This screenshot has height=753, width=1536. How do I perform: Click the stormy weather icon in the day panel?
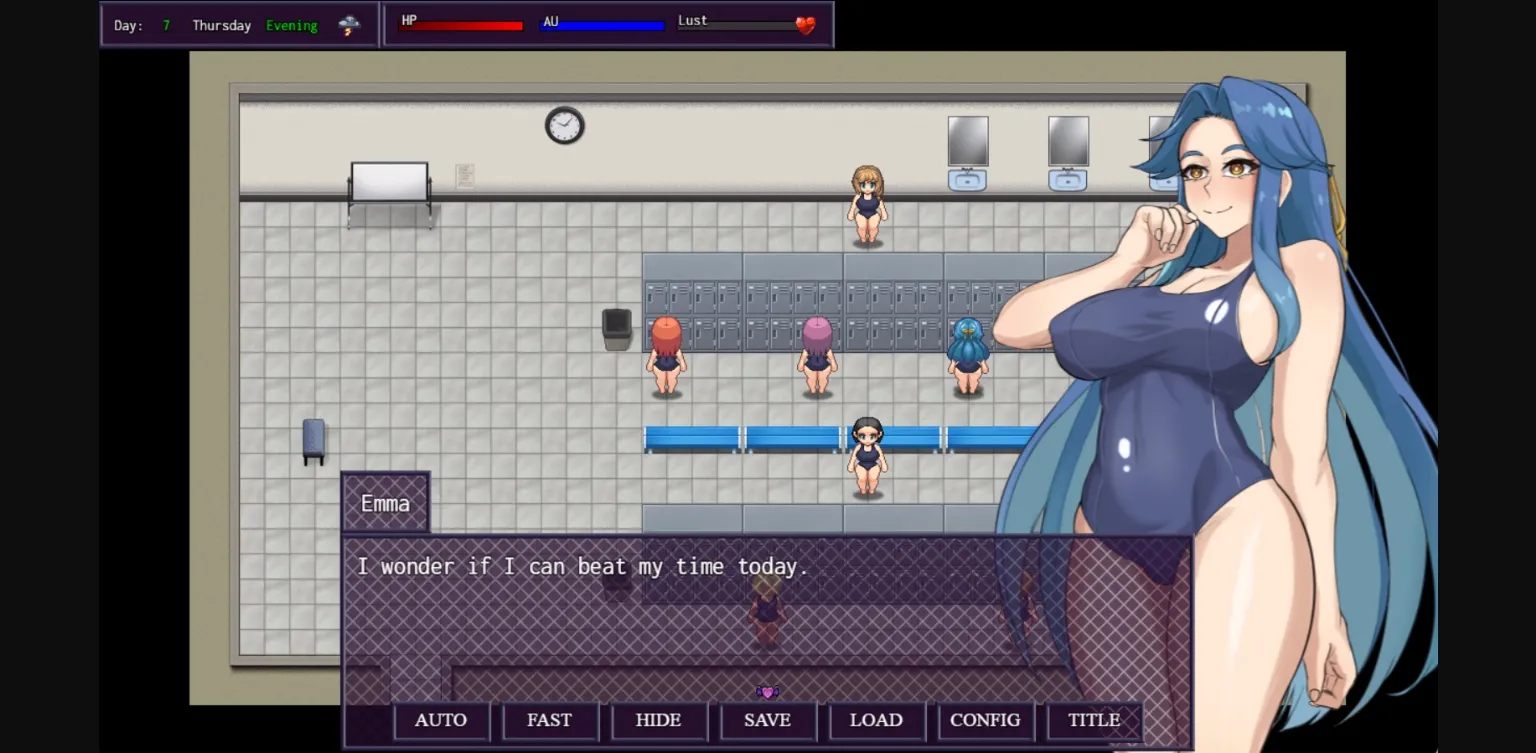[x=348, y=24]
